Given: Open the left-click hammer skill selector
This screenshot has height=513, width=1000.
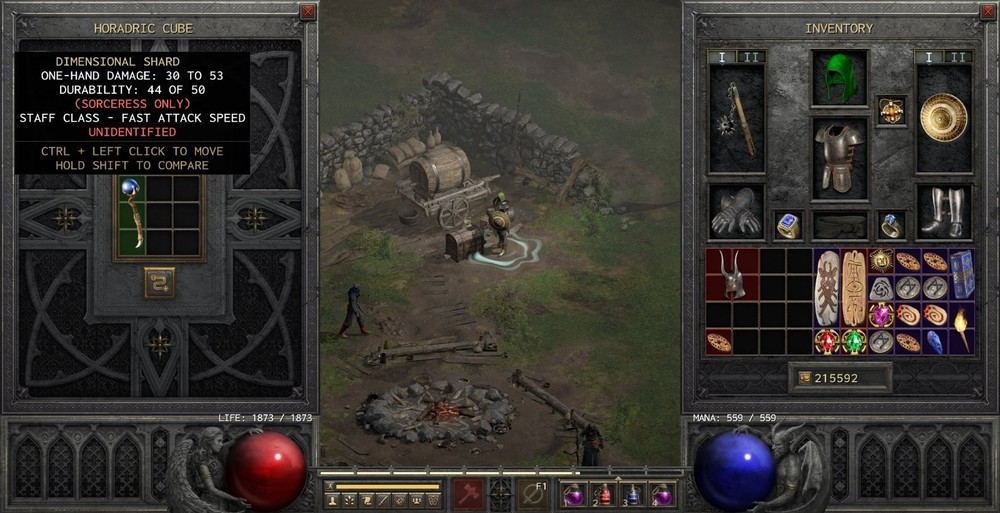Looking at the screenshot, I should 470,493.
